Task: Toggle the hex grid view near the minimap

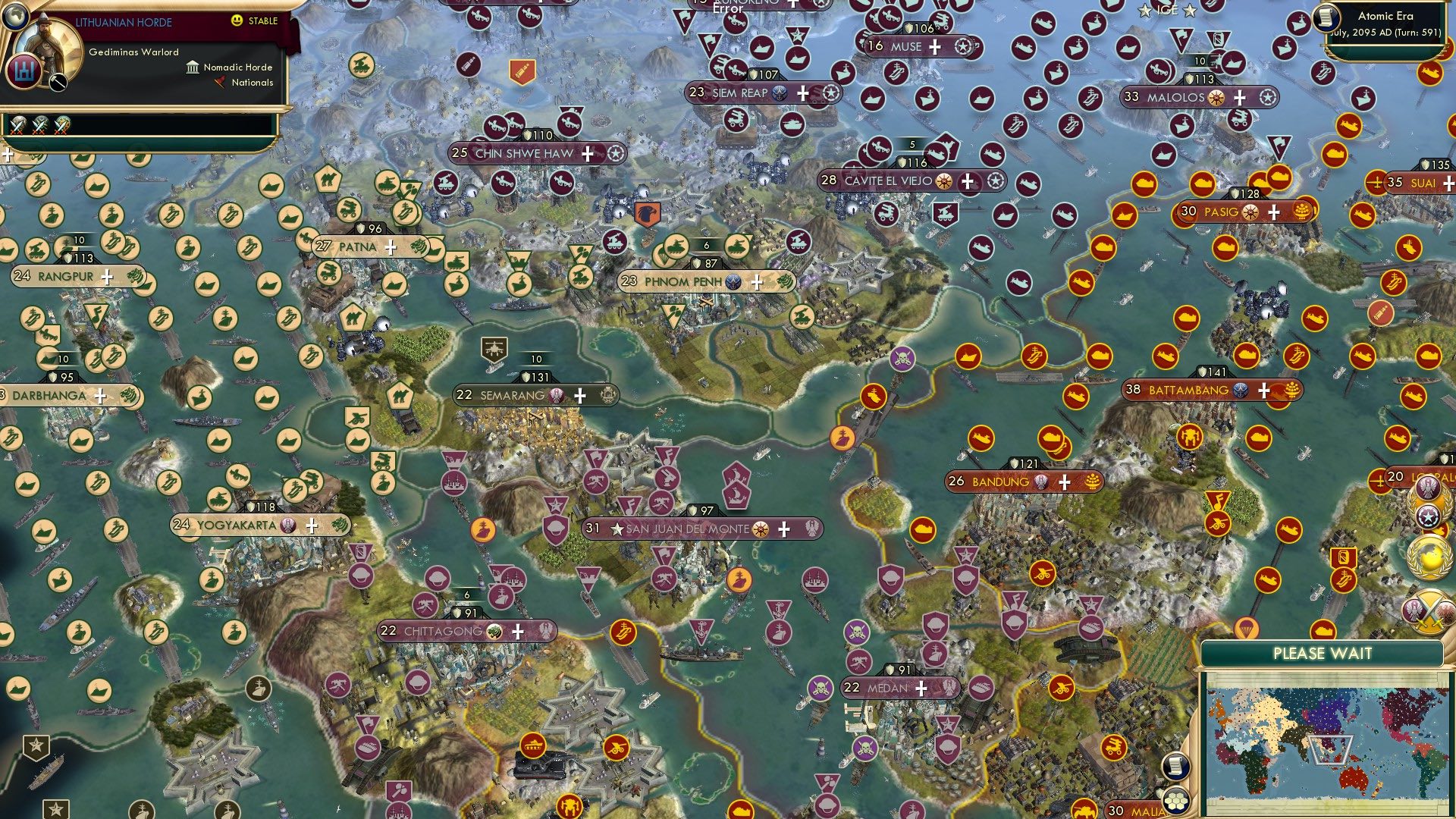Action: [x=1176, y=802]
